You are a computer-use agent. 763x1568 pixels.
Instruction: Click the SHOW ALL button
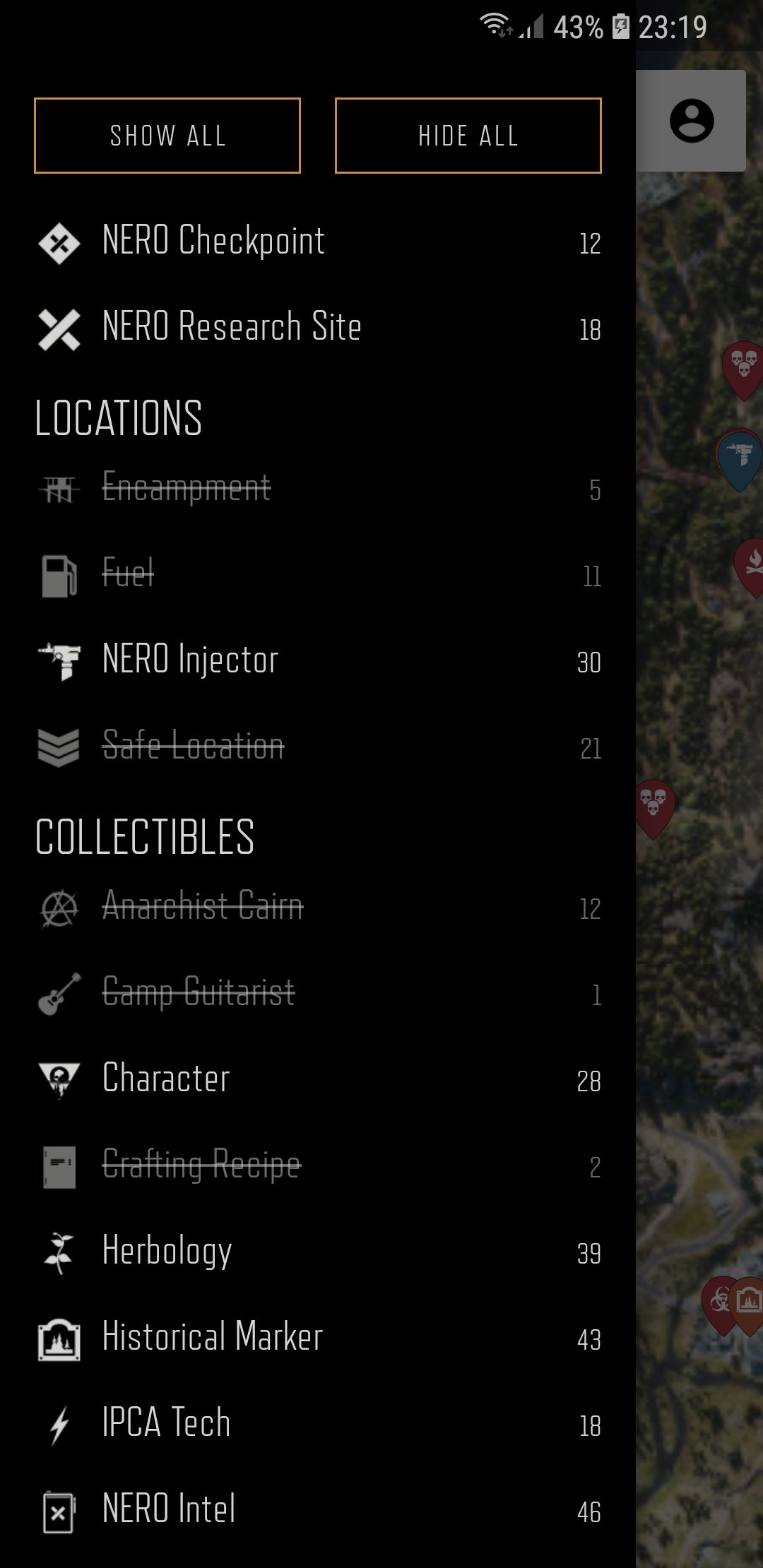tap(167, 136)
